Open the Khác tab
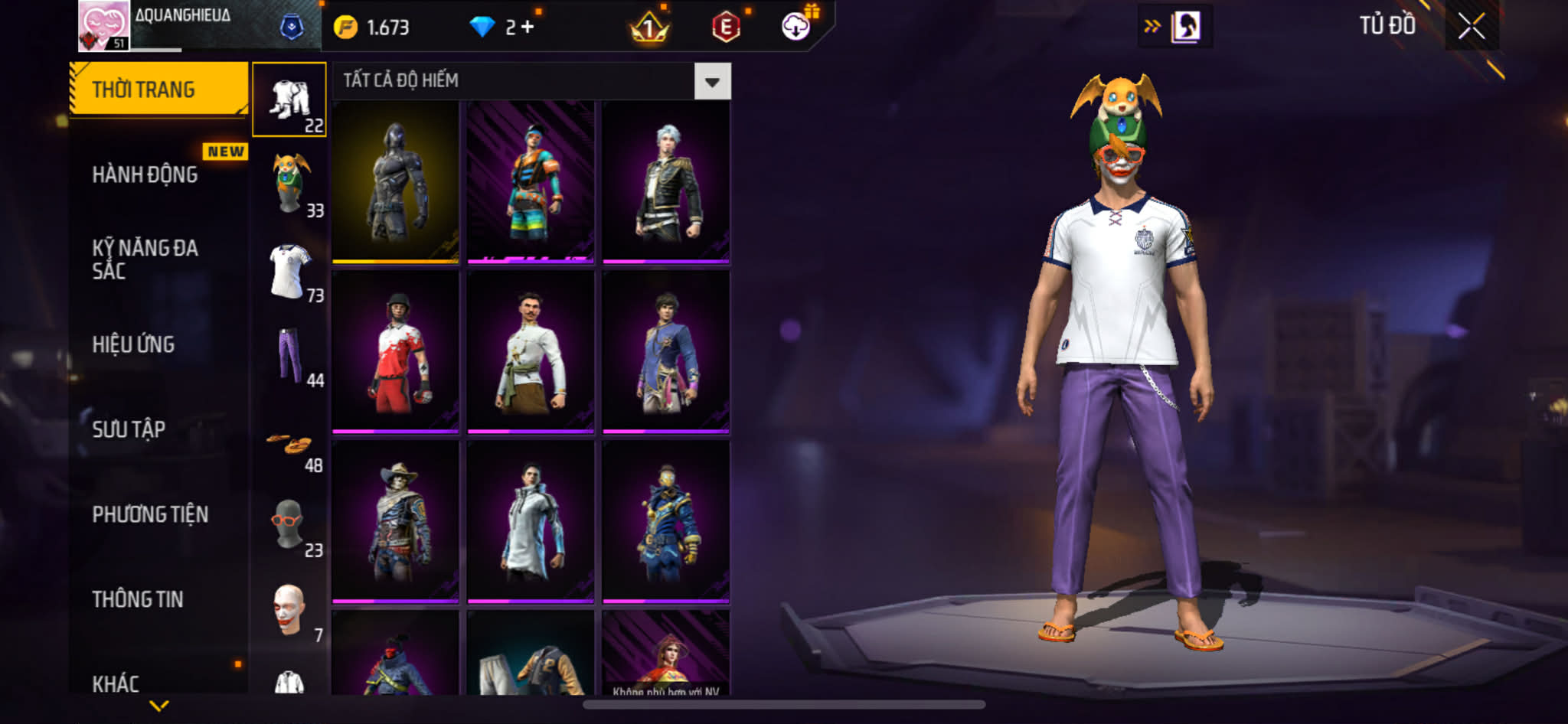Viewport: 1568px width, 724px height. pos(116,683)
